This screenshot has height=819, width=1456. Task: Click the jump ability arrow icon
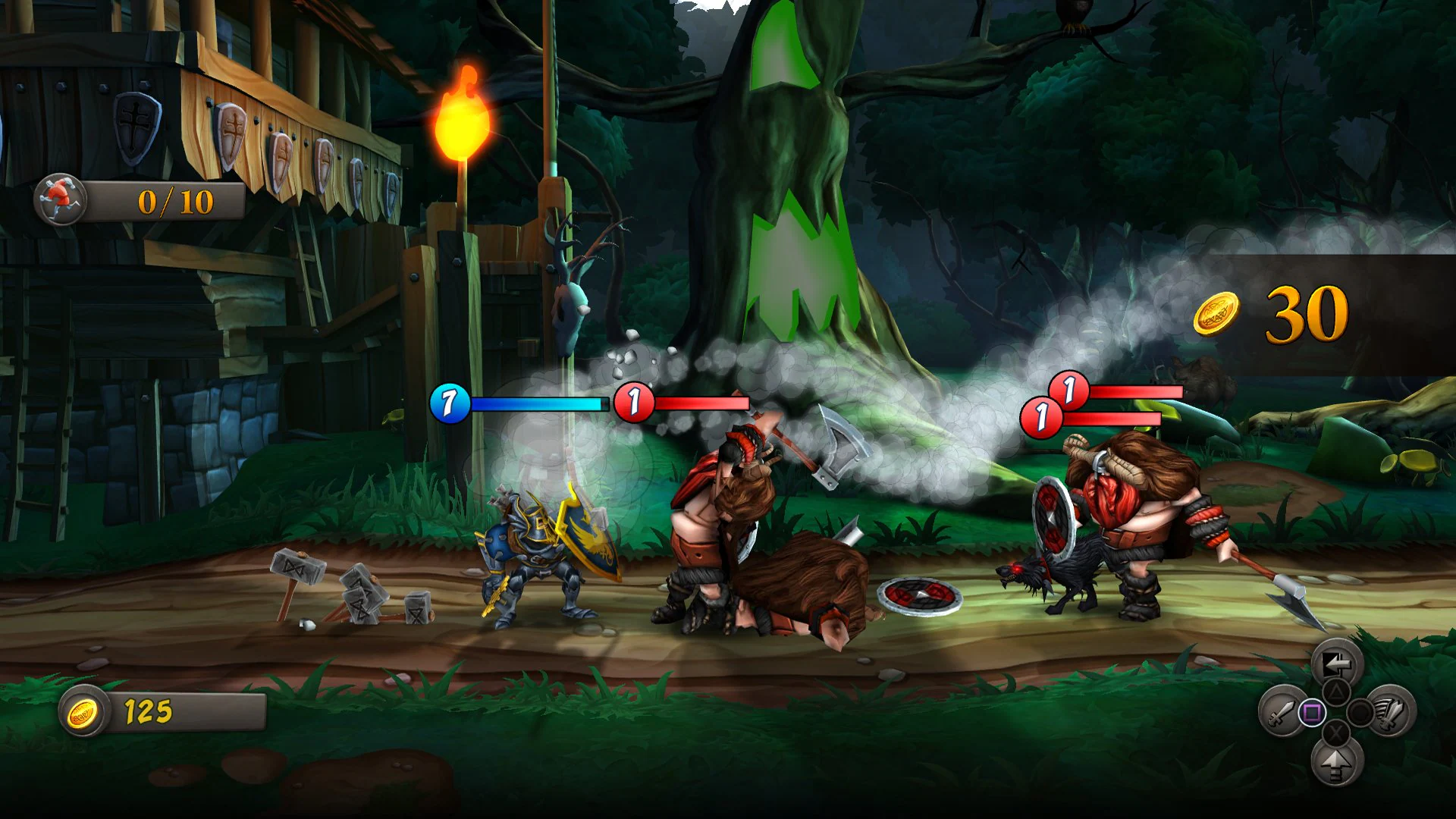pyautogui.click(x=1335, y=764)
